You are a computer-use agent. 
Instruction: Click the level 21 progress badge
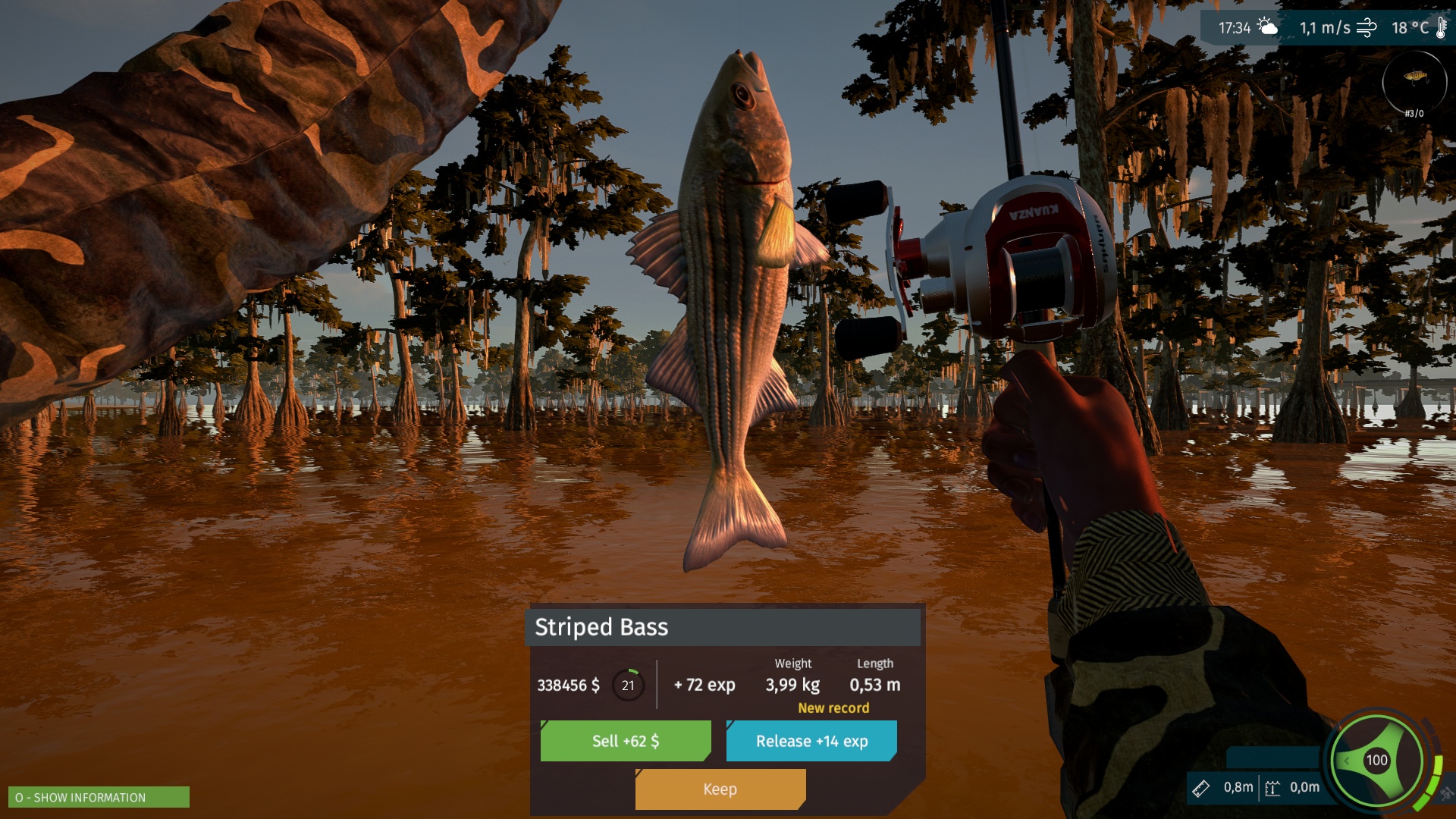click(627, 685)
